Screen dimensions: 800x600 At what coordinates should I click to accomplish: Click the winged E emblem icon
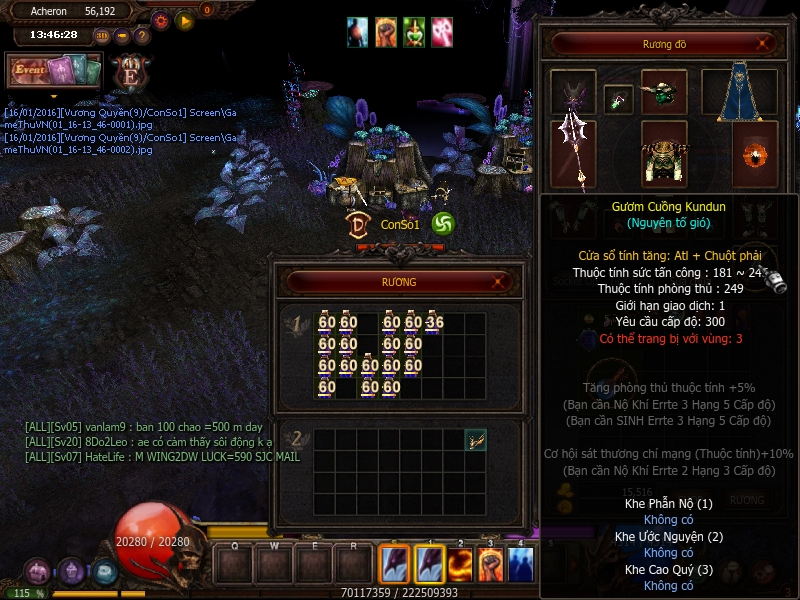(130, 72)
